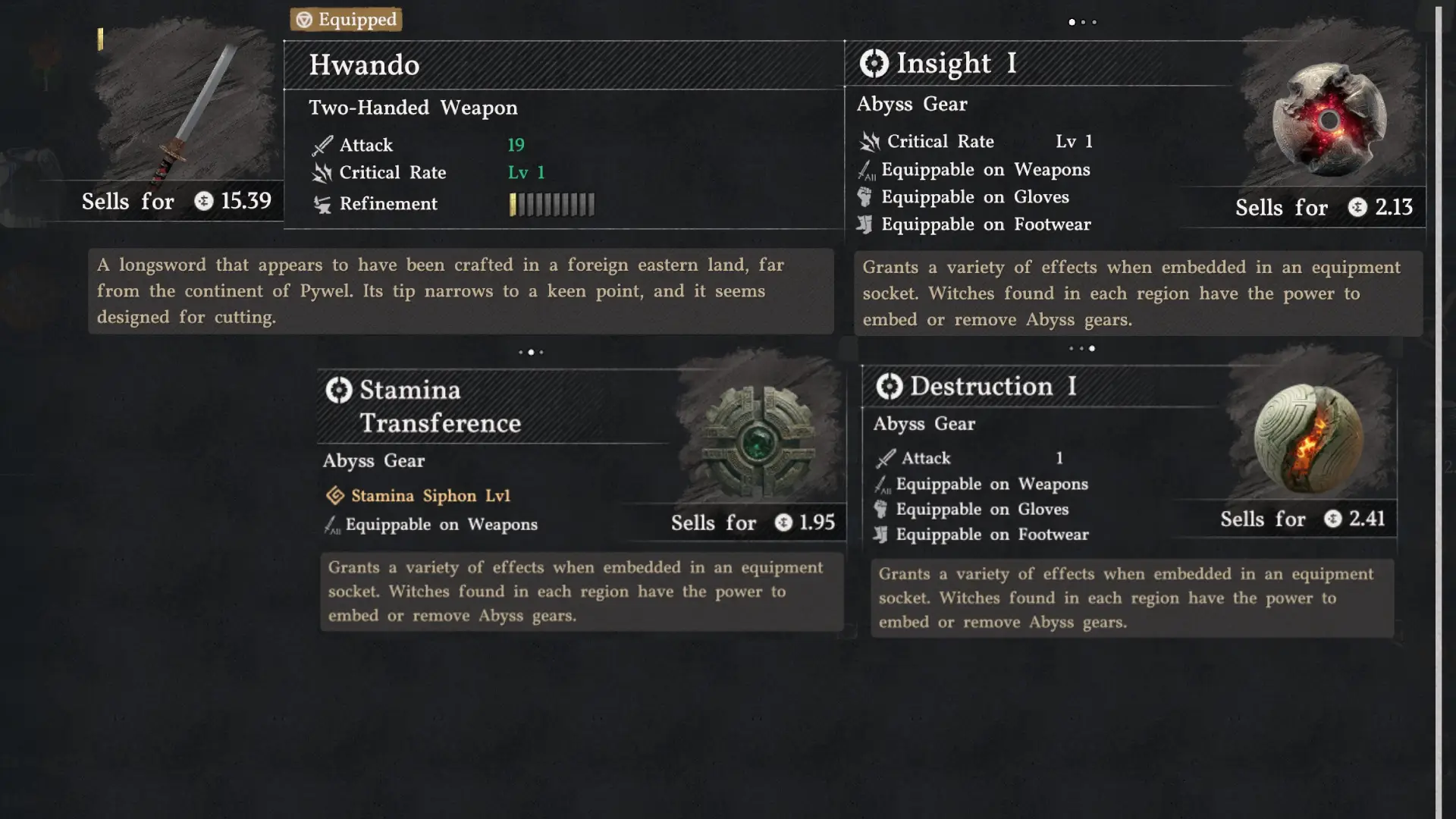Click the Stamina Siphon diamond icon

(x=336, y=495)
